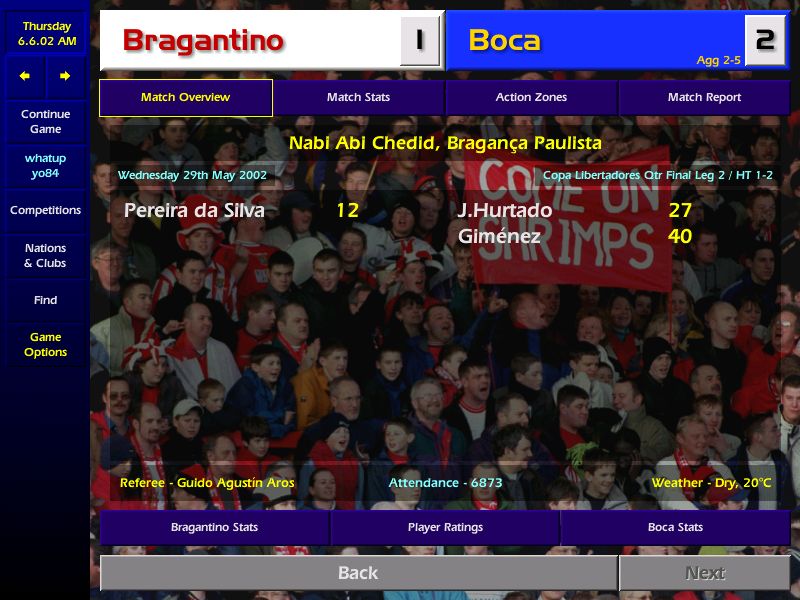Screen dimensions: 800x600
Task: Click the right yellow arrow button
Action: click(x=65, y=76)
